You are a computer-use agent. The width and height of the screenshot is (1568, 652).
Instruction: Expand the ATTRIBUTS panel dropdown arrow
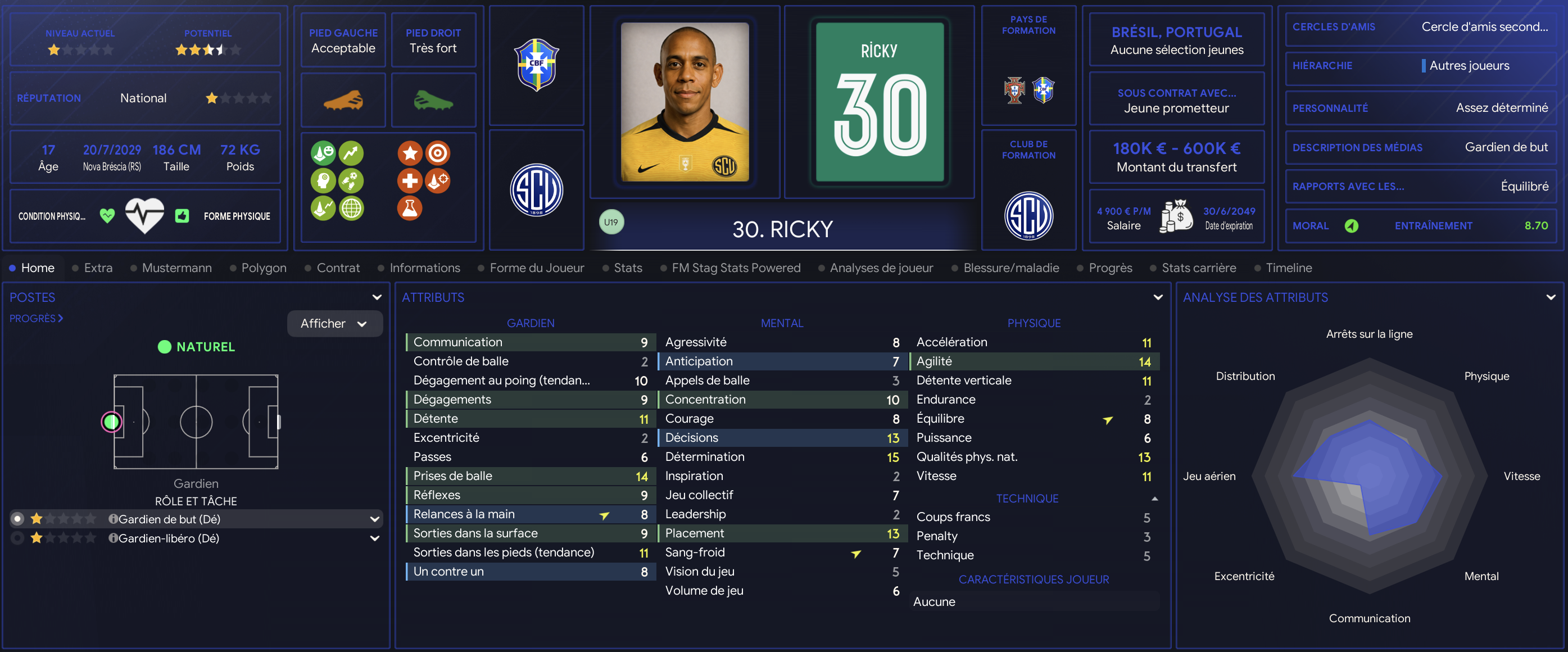point(1158,298)
